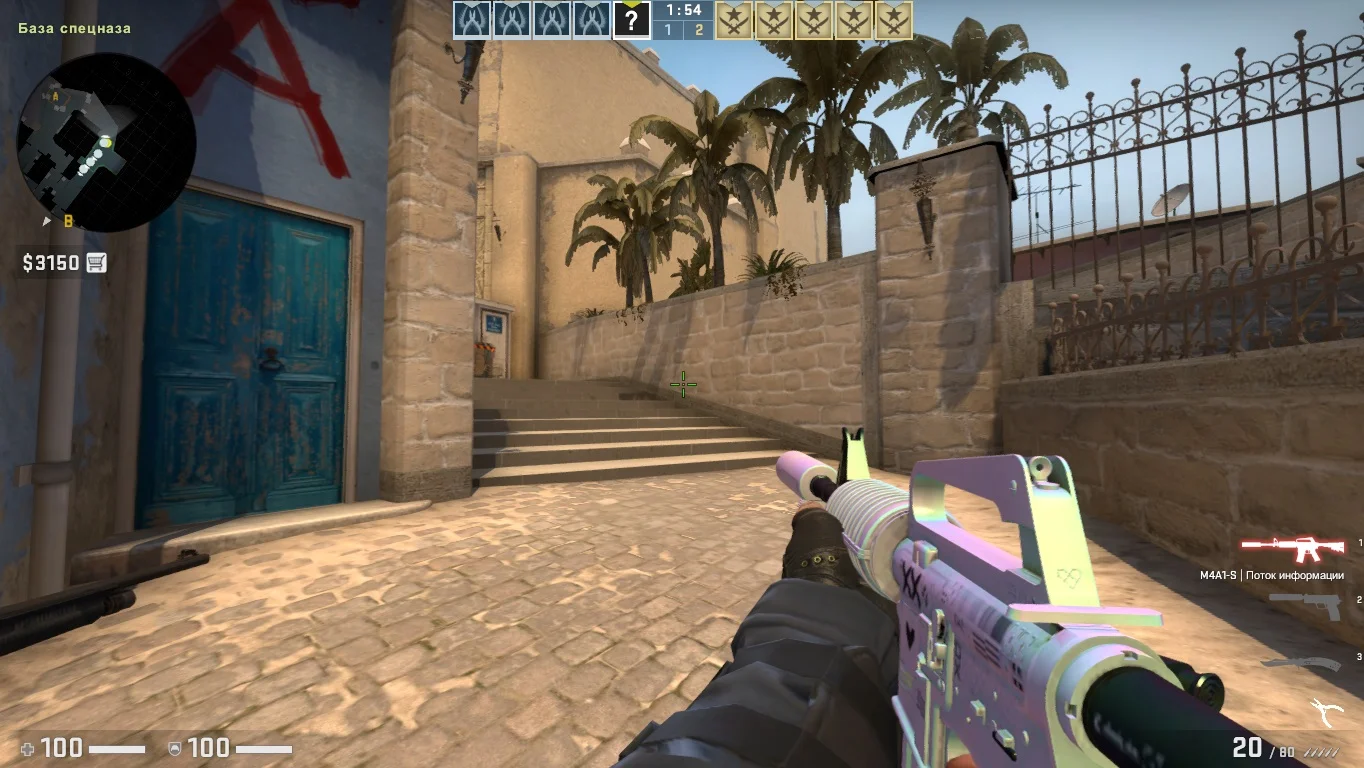
Task: Switch to the pistol weapon slot
Action: point(1306,604)
